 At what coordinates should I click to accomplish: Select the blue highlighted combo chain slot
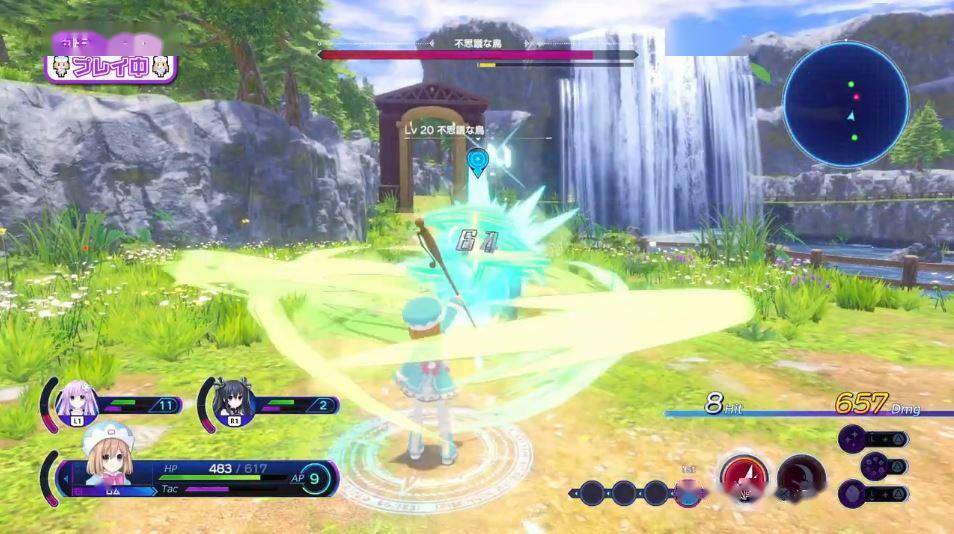pyautogui.click(x=688, y=492)
